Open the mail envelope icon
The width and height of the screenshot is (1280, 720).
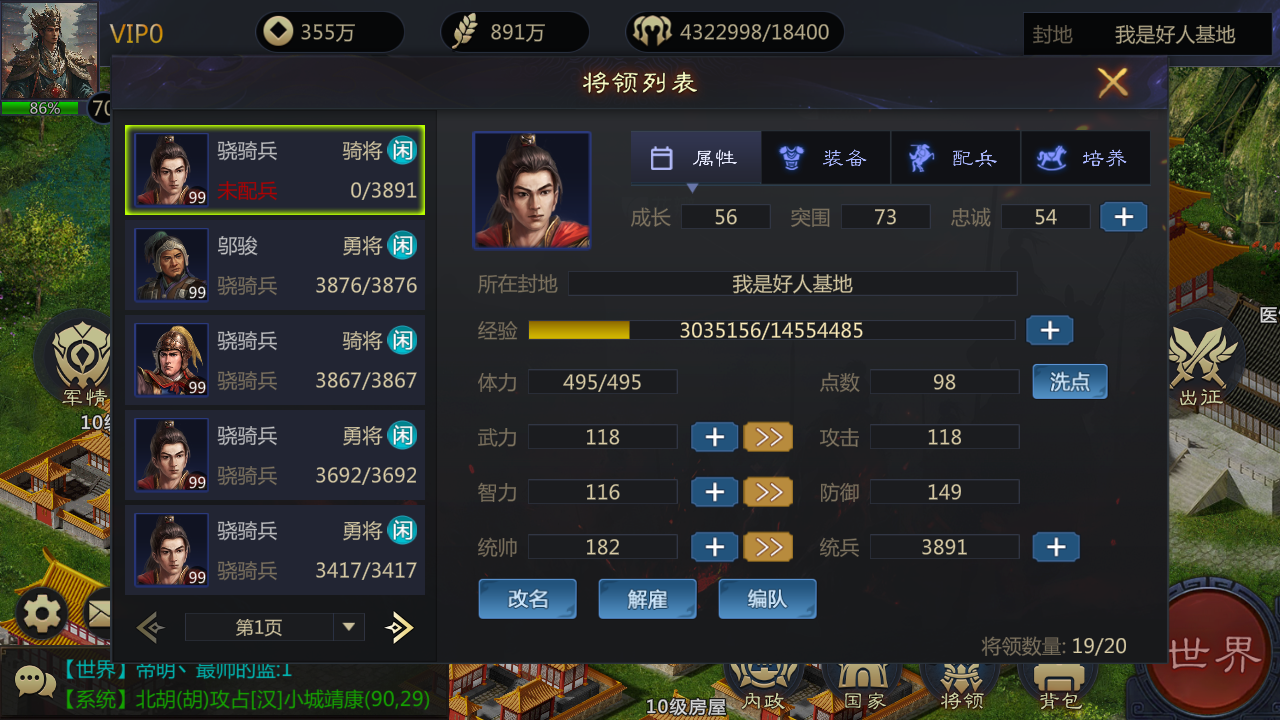click(100, 612)
